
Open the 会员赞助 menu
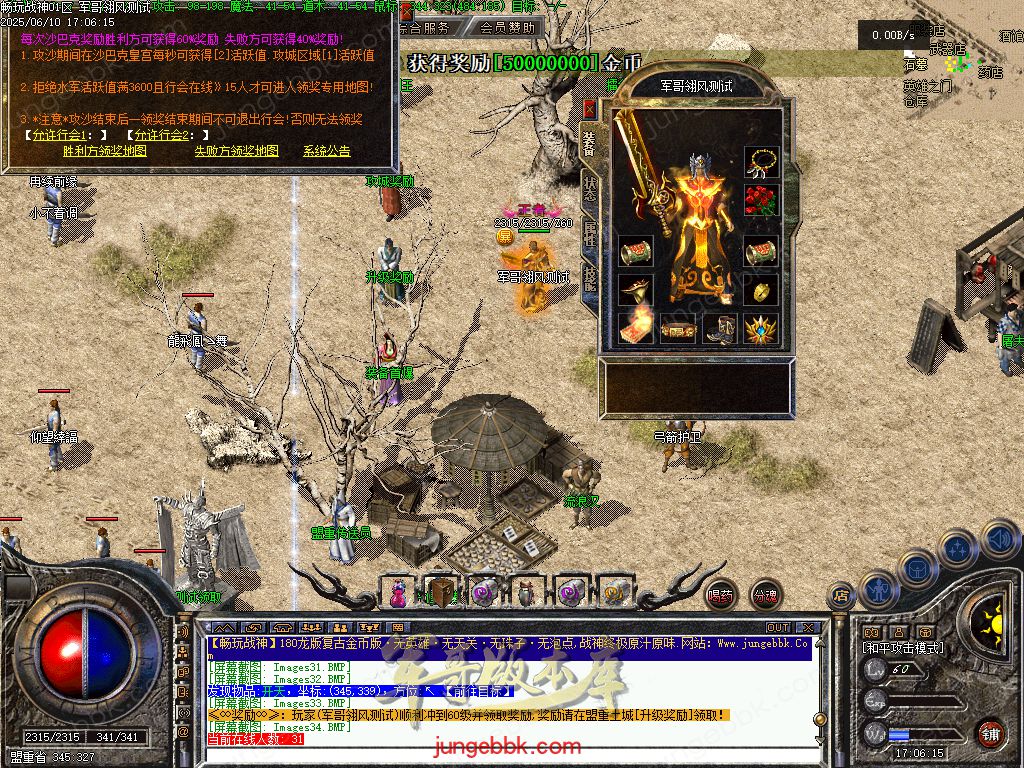506,28
